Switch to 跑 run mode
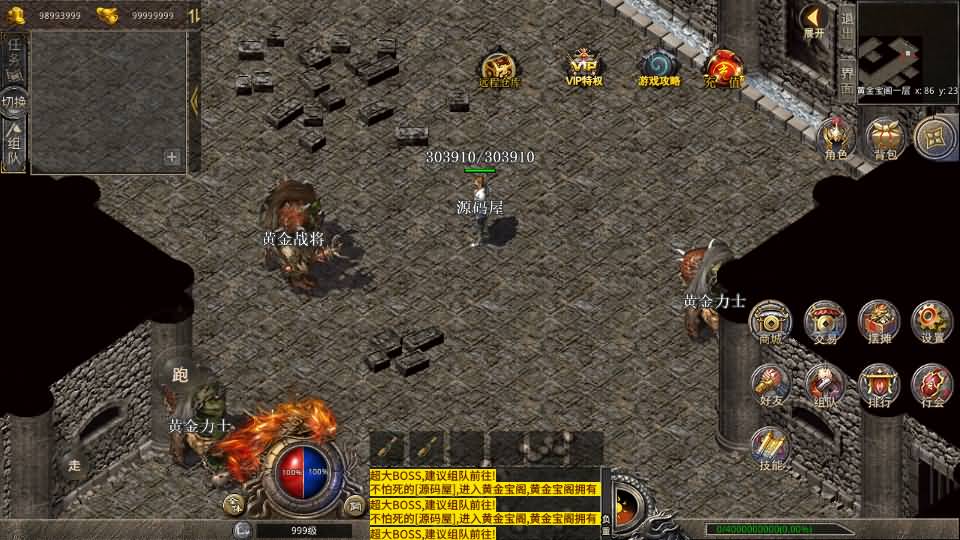 pyautogui.click(x=180, y=375)
